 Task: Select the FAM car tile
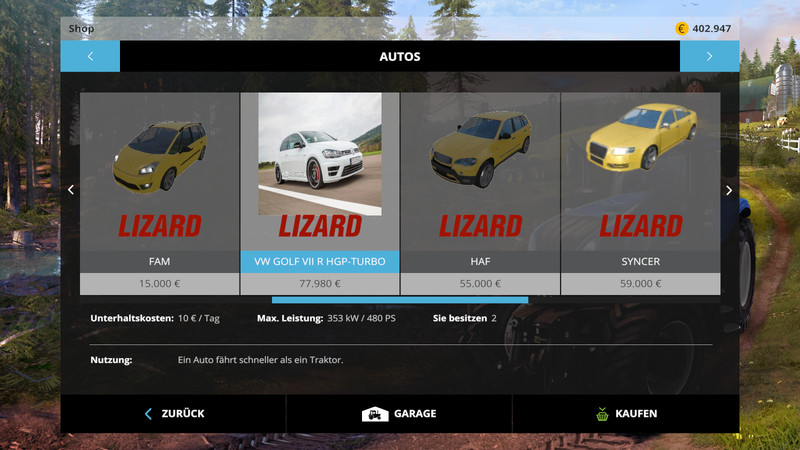(160, 190)
